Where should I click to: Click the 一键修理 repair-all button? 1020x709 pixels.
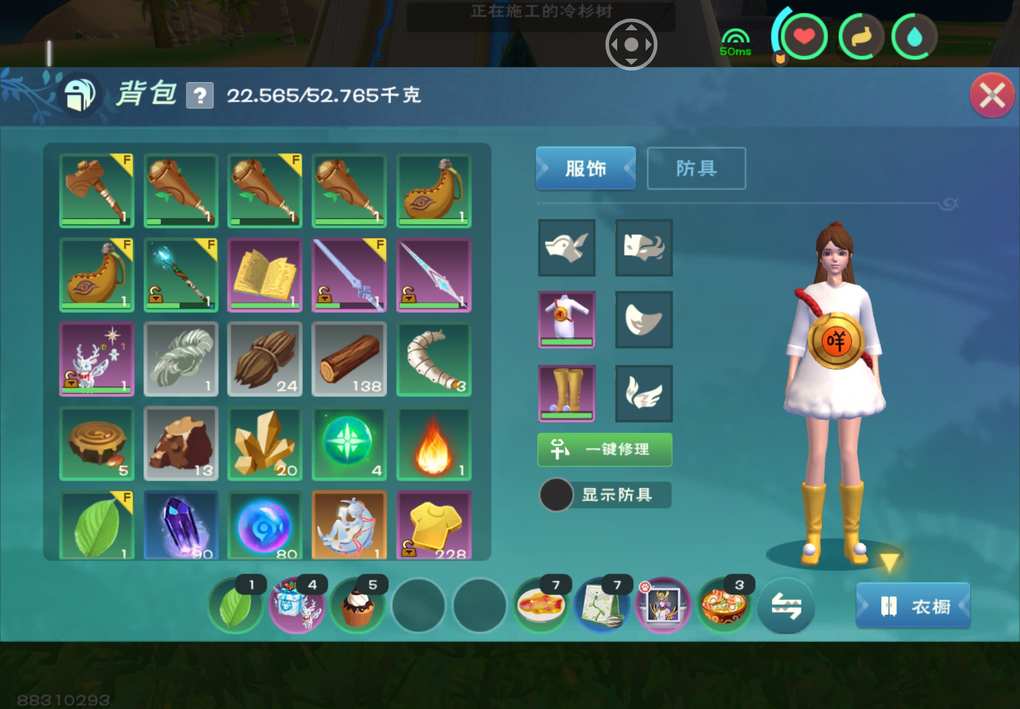pyautogui.click(x=604, y=449)
